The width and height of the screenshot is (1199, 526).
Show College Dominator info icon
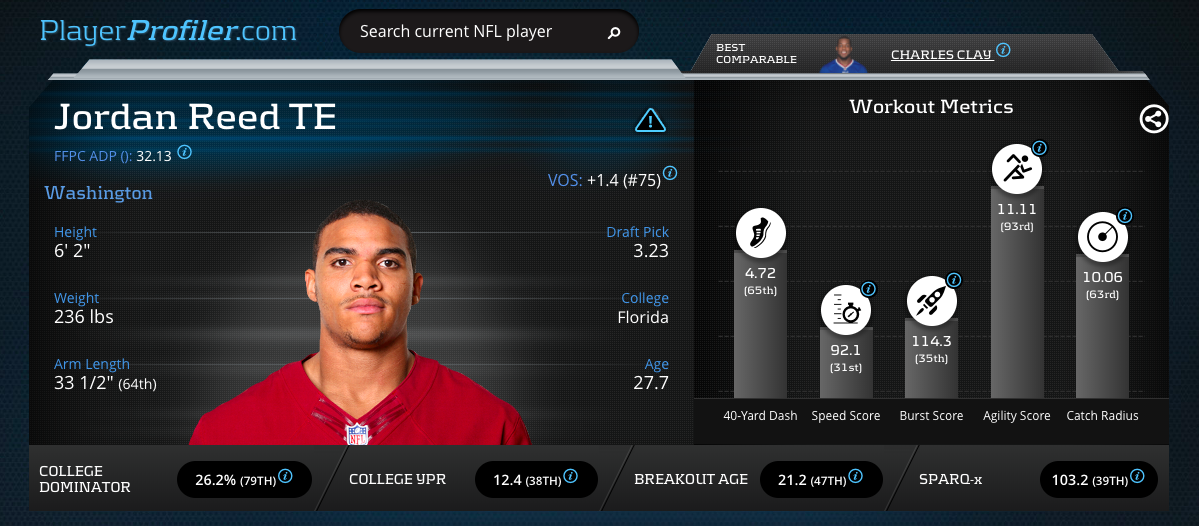(x=285, y=476)
